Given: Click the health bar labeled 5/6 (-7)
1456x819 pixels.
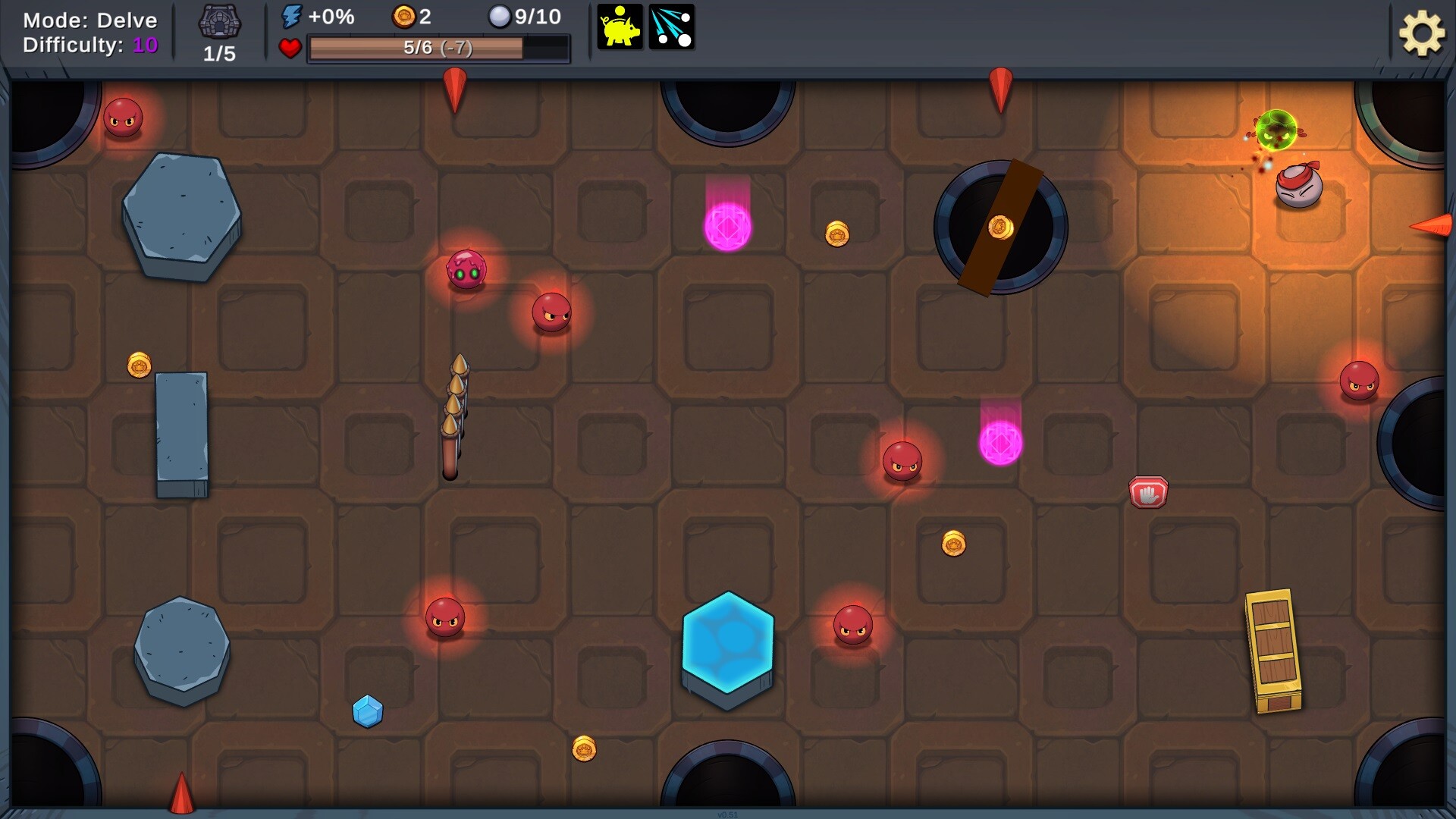Looking at the screenshot, I should 438,49.
